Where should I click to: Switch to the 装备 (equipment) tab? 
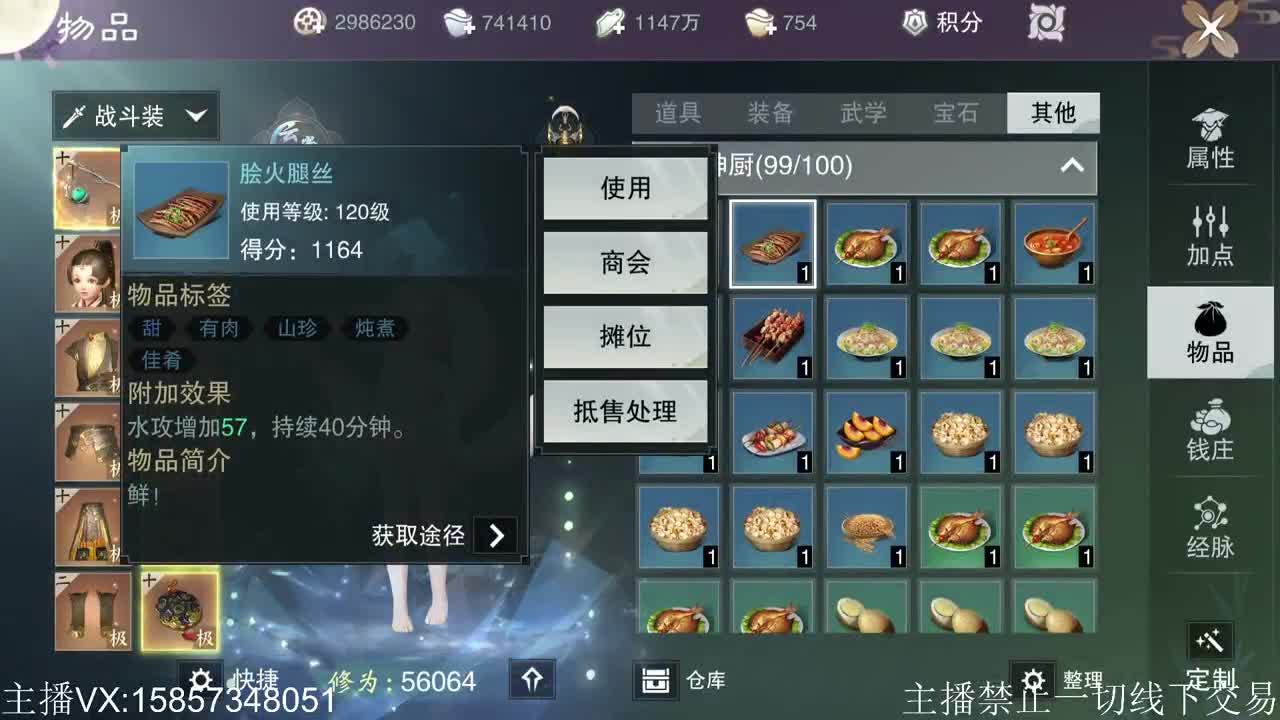tap(772, 114)
